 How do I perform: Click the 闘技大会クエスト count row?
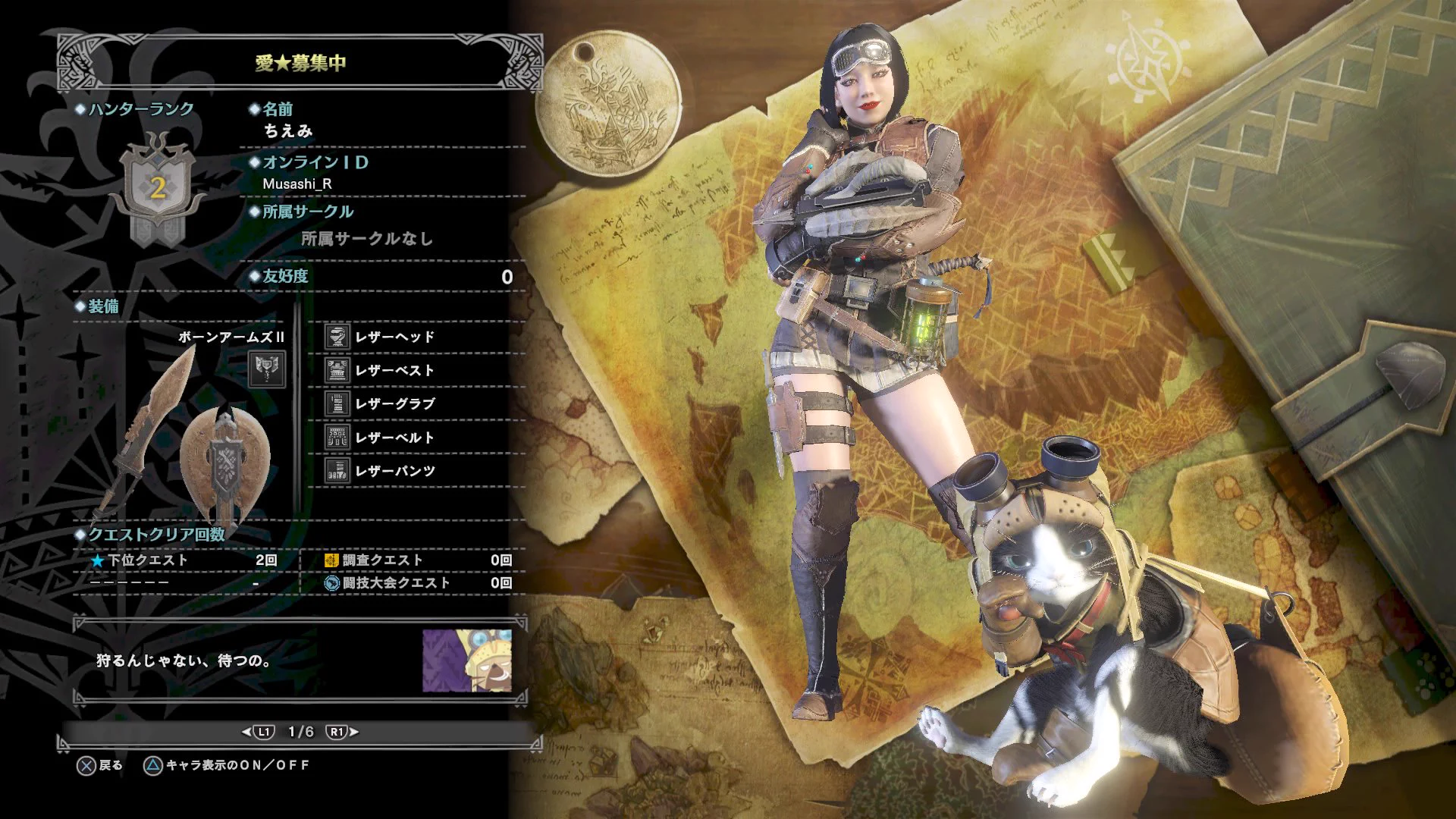[x=418, y=583]
